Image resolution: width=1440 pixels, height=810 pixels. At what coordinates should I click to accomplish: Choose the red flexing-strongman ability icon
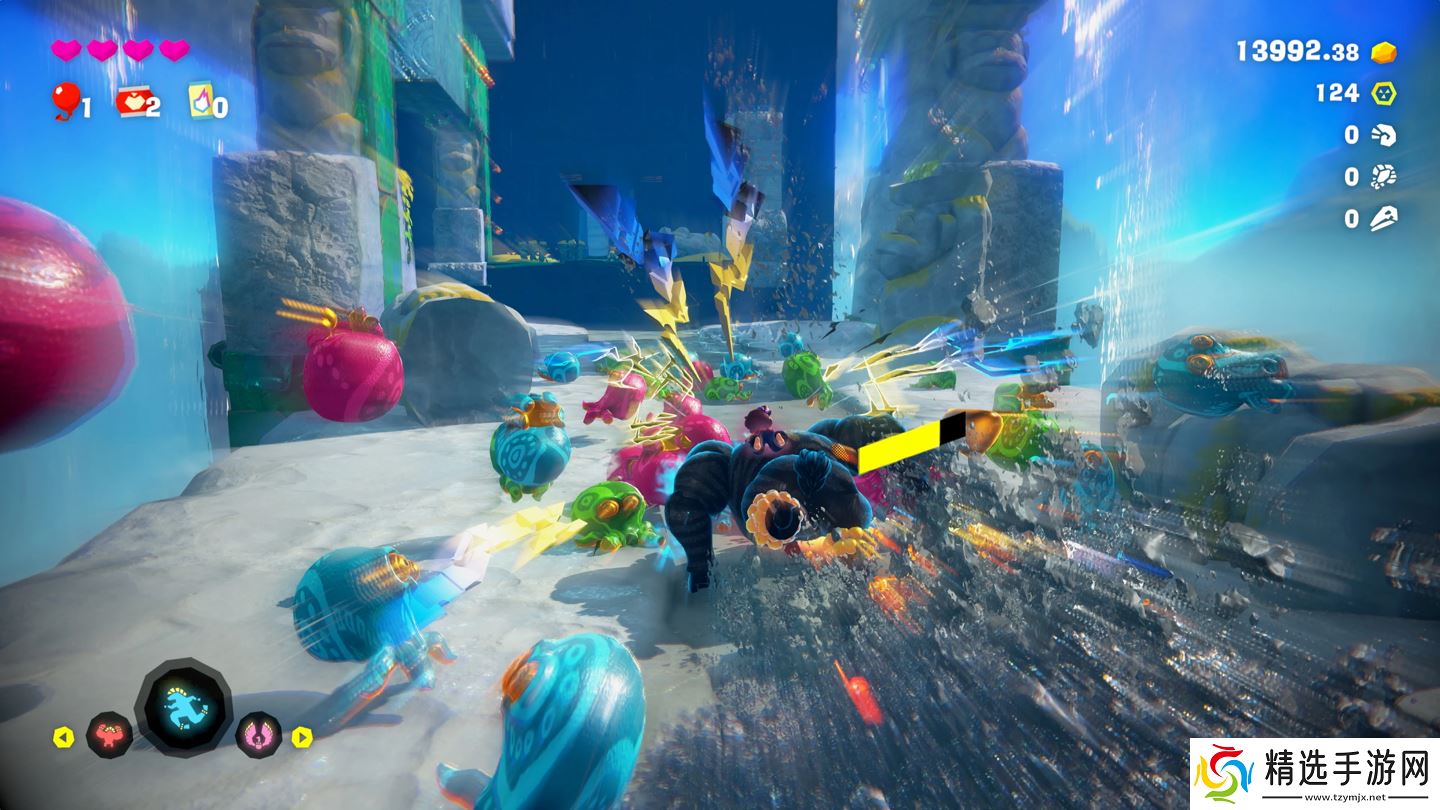[109, 735]
